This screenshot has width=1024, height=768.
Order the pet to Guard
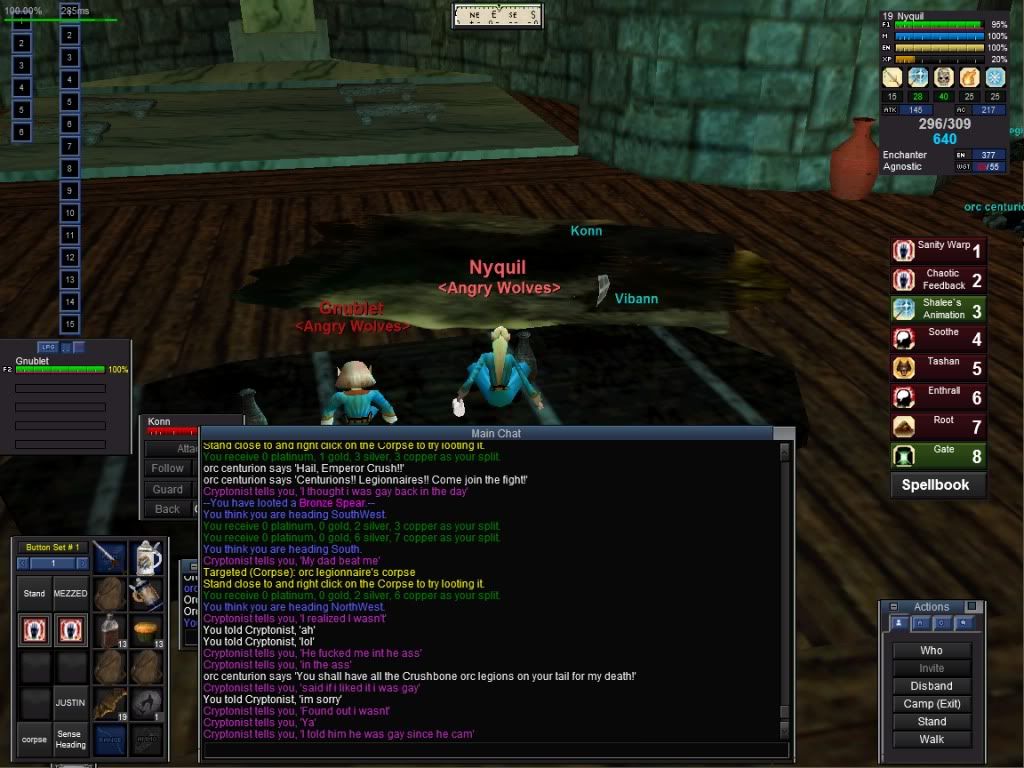pyautogui.click(x=168, y=489)
